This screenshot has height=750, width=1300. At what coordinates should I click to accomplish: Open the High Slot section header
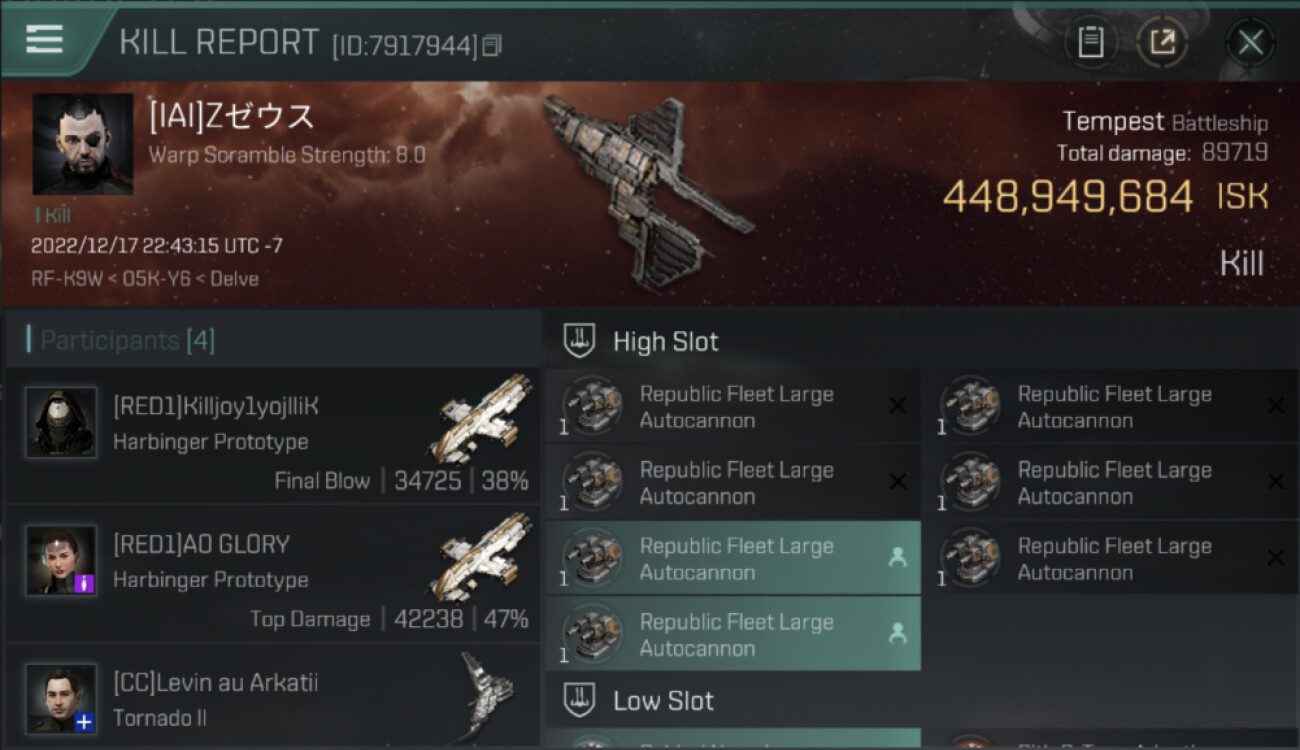tap(665, 341)
